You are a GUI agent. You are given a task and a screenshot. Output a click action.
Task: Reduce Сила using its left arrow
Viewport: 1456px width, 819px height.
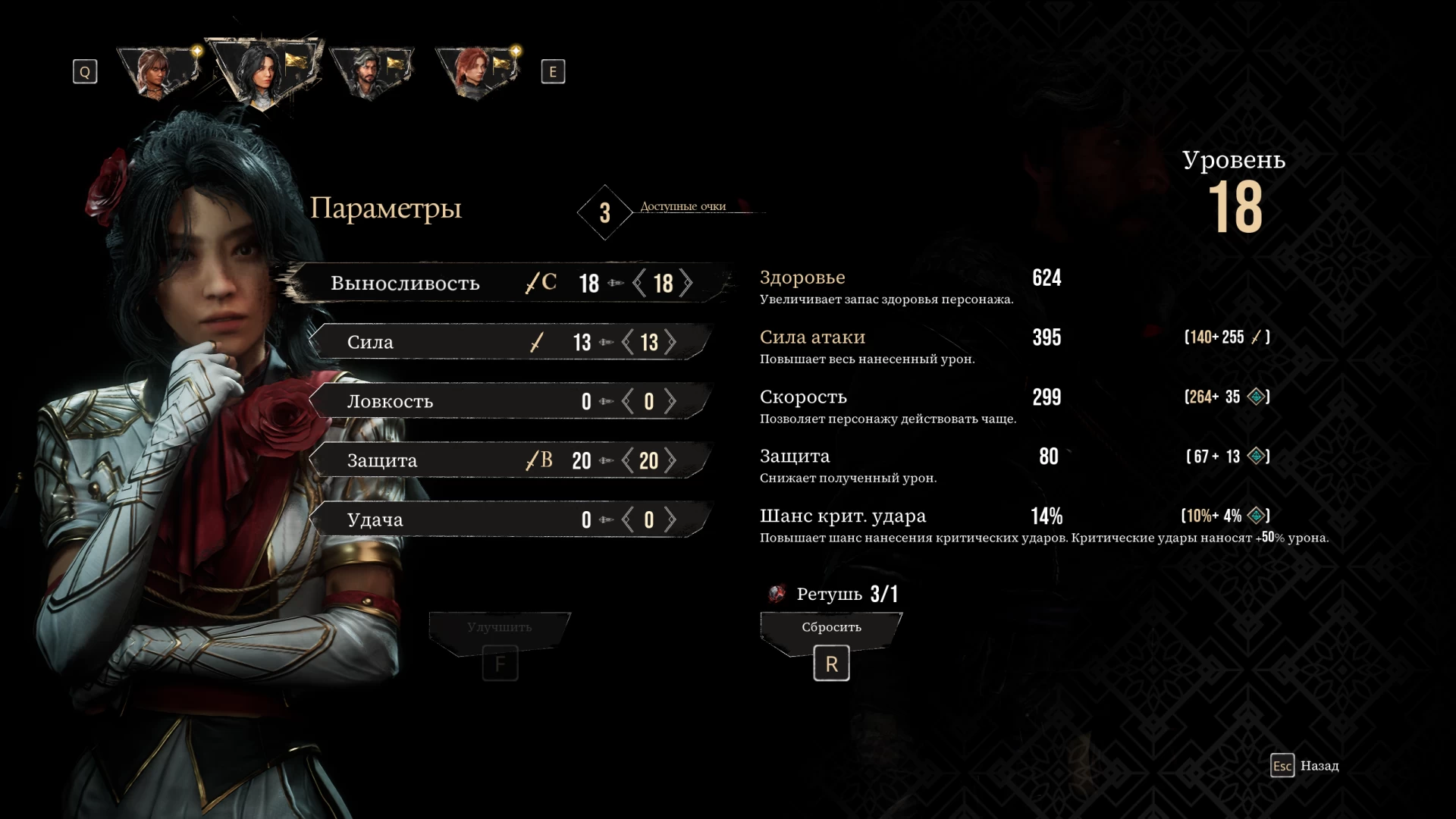coord(628,342)
